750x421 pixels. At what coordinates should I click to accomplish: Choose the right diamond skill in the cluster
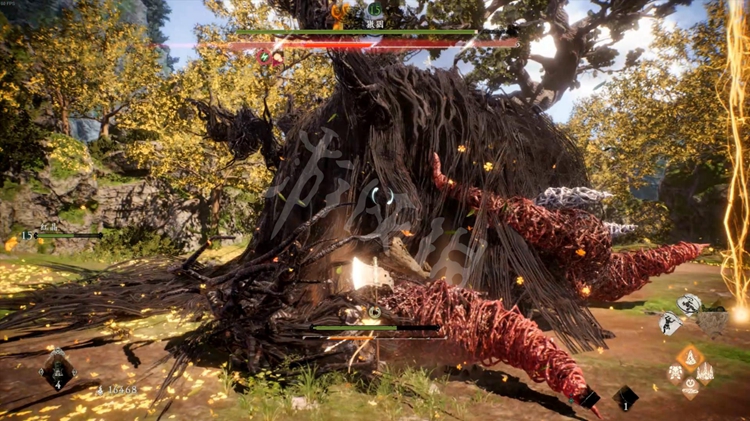point(705,372)
